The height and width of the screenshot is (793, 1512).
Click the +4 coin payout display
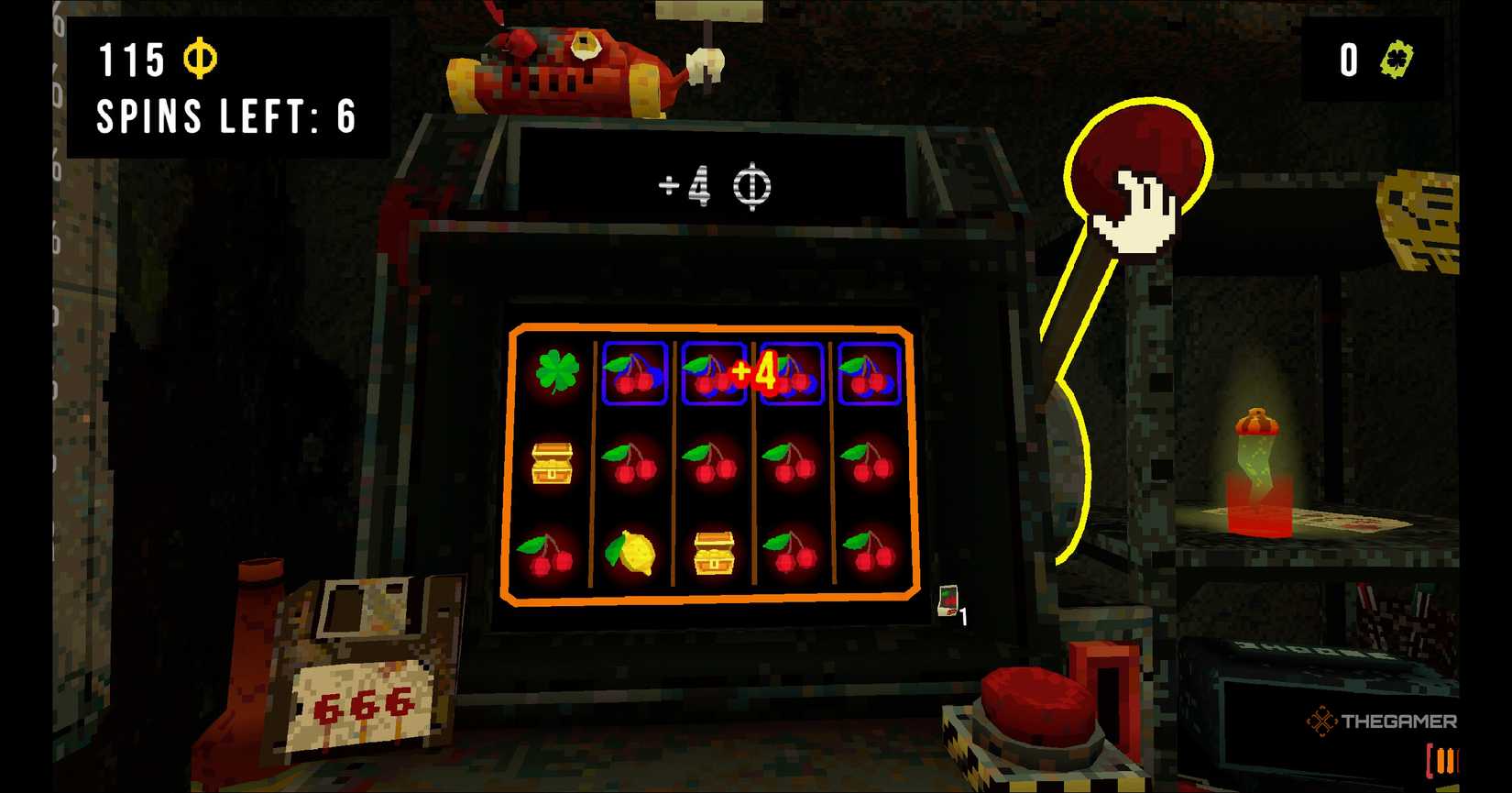(x=717, y=186)
